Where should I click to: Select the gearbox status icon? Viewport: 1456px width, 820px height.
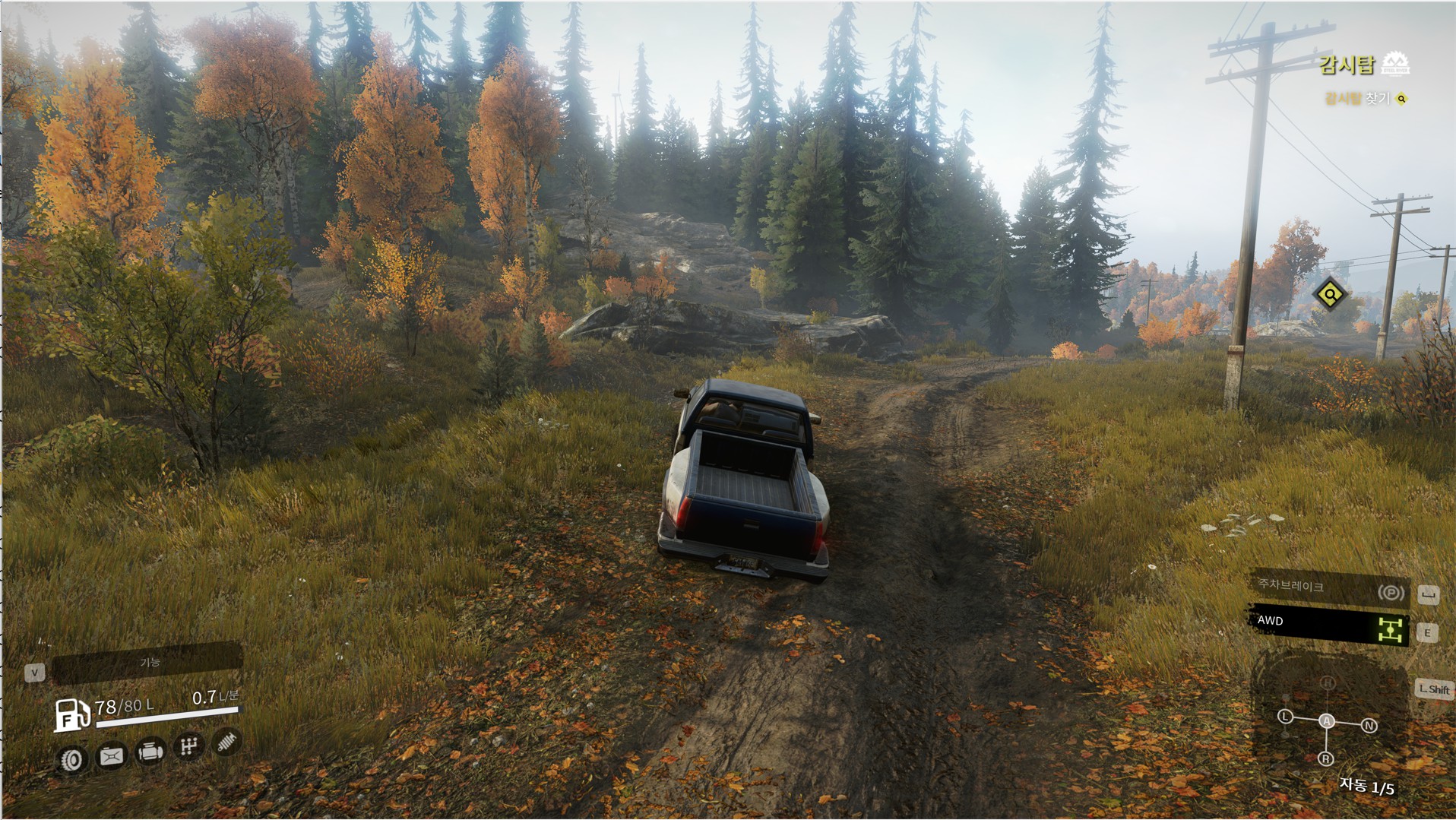tap(188, 746)
